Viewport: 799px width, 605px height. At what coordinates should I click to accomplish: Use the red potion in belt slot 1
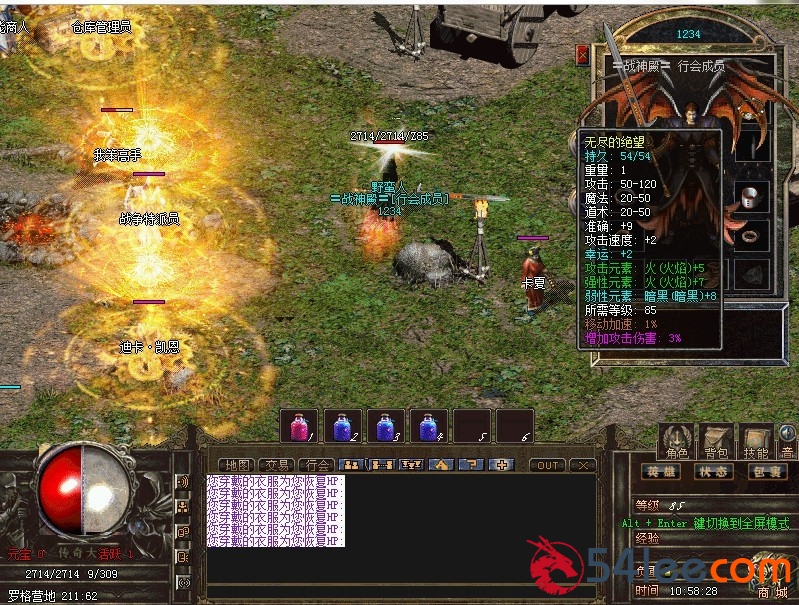coord(298,425)
